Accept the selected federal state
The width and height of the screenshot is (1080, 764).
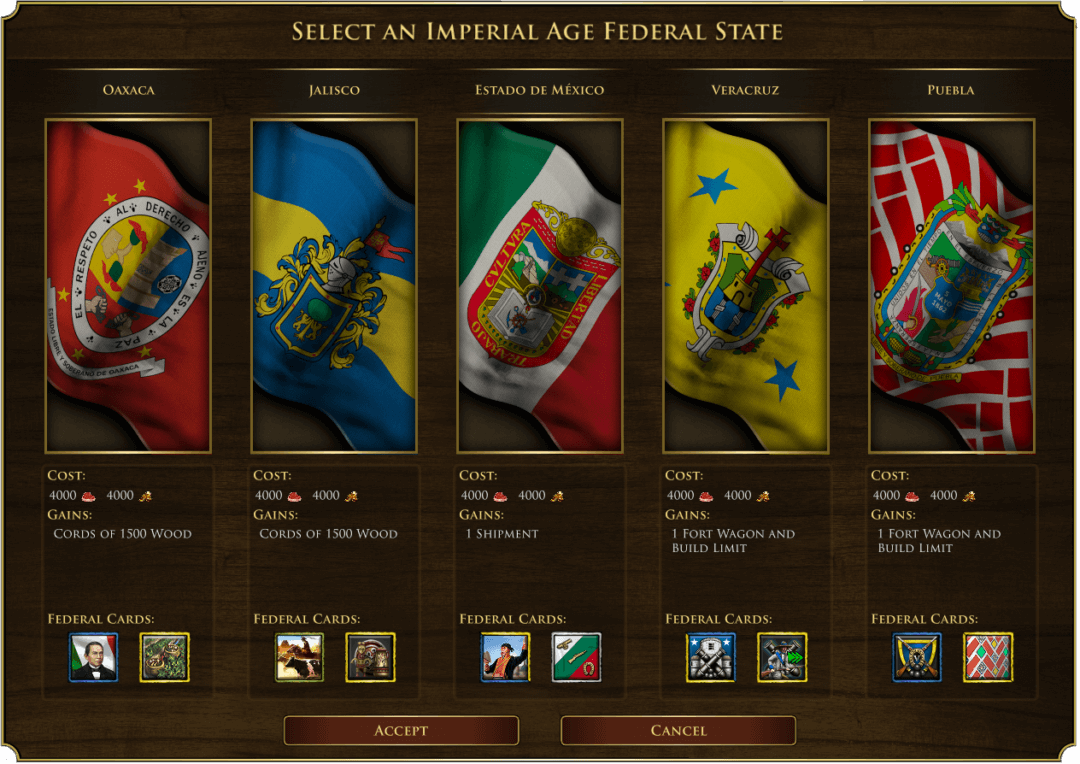(x=401, y=730)
